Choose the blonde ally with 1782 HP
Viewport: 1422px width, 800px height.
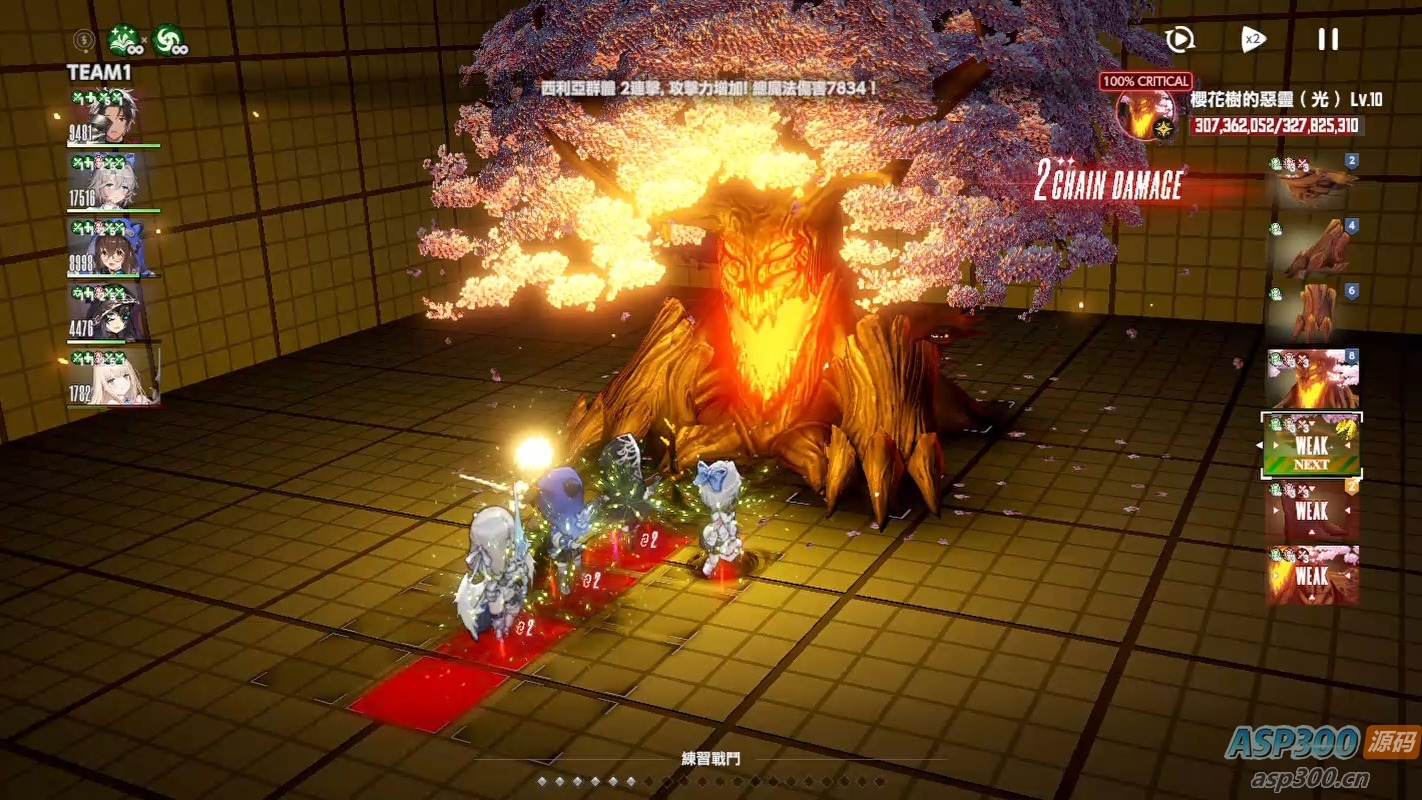[112, 376]
